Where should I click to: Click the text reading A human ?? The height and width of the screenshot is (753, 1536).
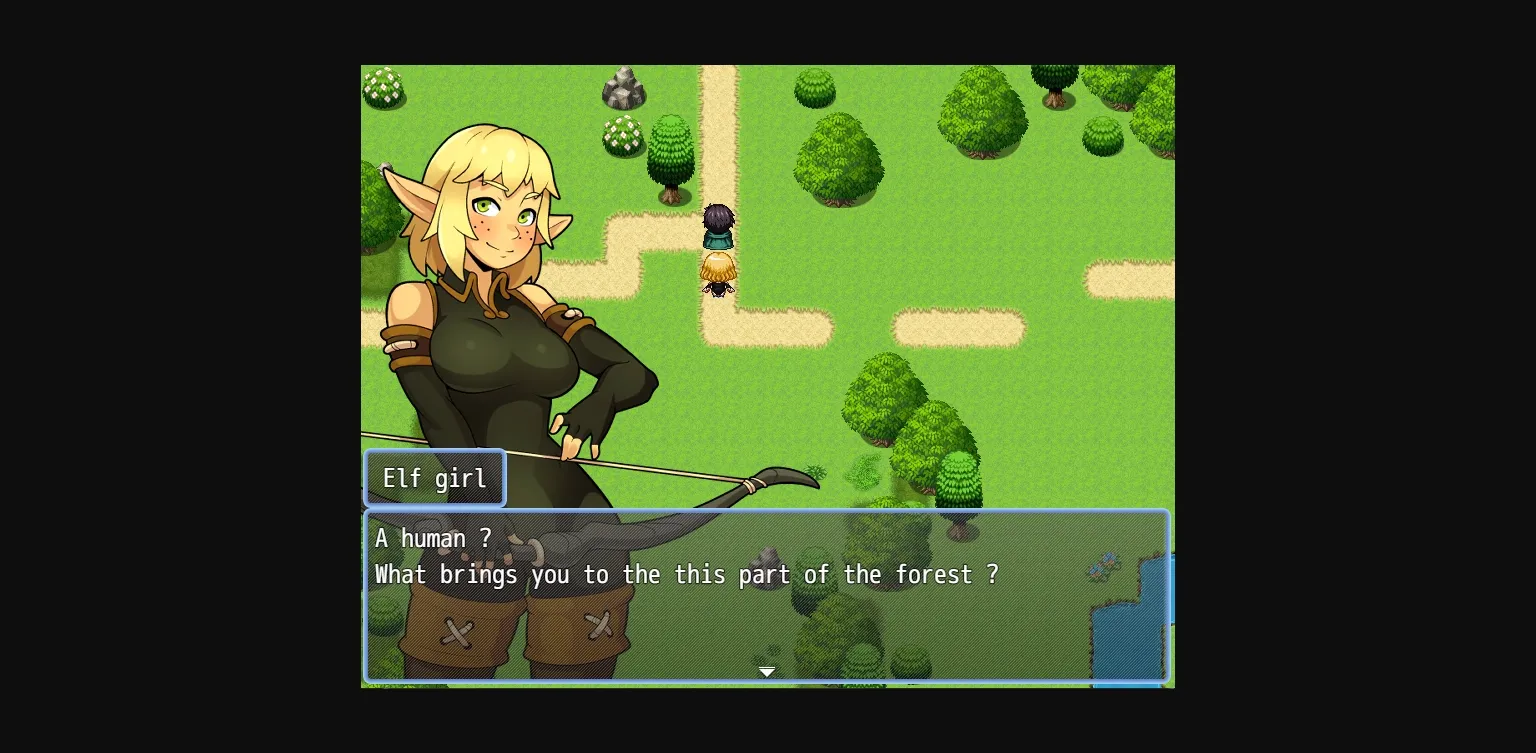tap(430, 538)
